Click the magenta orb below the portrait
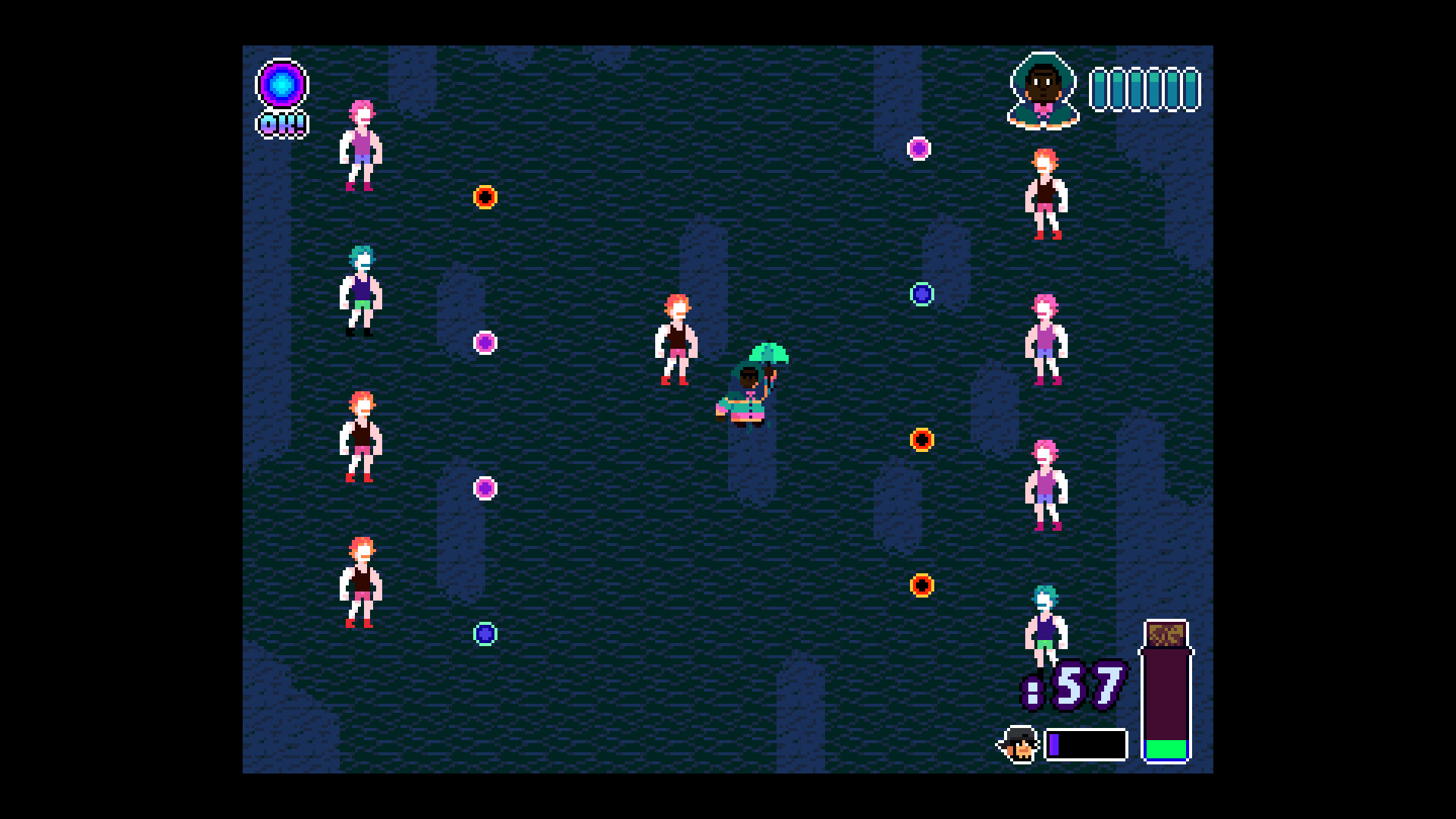This screenshot has width=1456, height=819. (920, 149)
